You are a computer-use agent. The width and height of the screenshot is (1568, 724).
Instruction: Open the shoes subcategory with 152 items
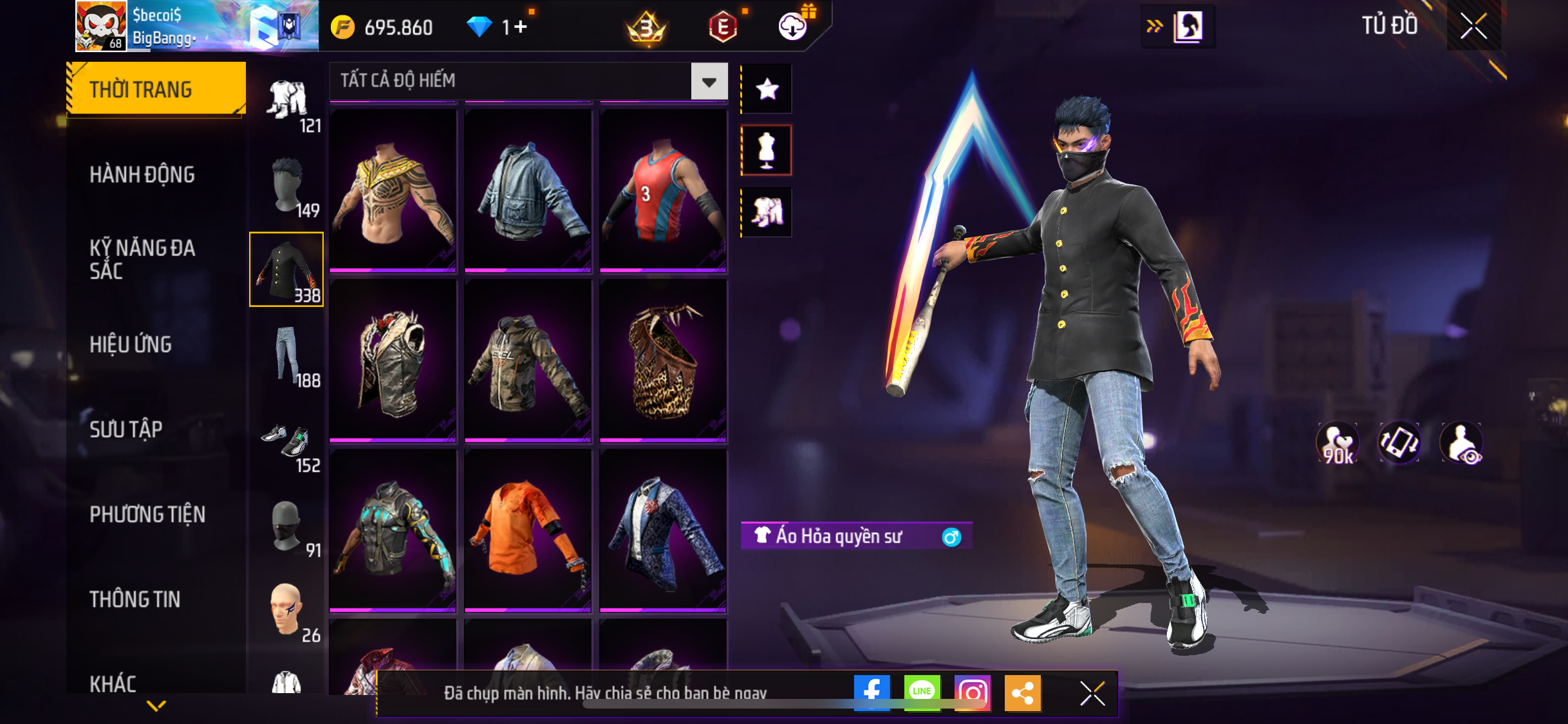tap(287, 444)
